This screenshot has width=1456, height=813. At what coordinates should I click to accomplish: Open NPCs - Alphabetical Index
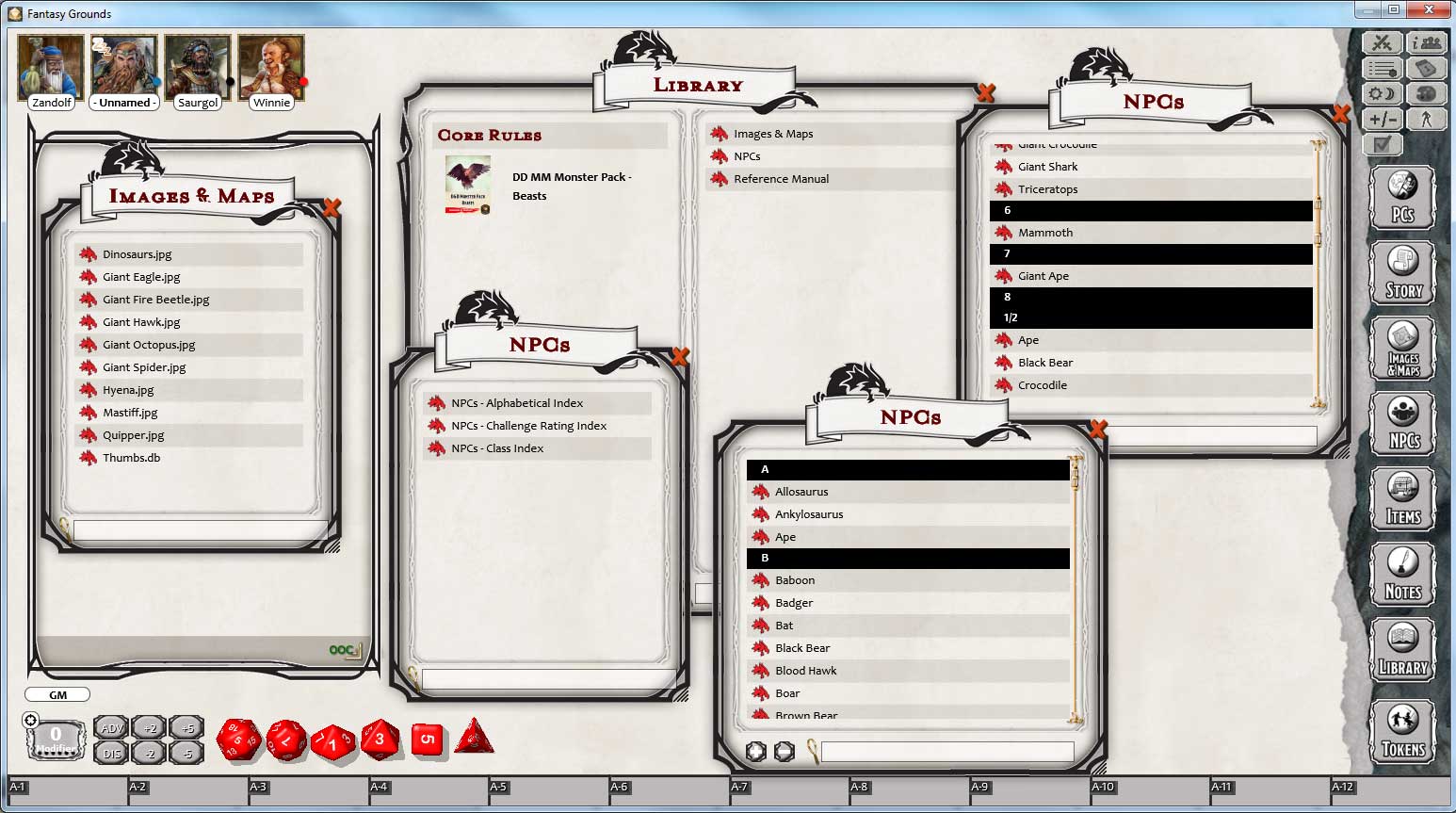[x=517, y=402]
